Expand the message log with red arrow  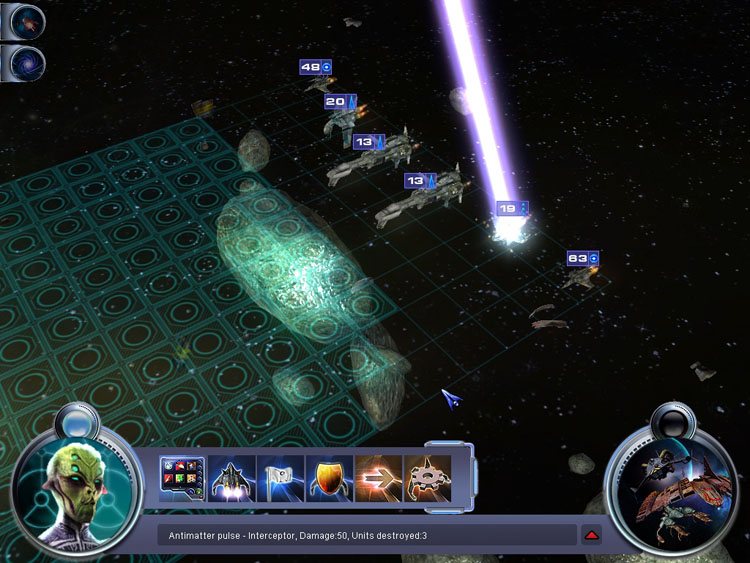[x=592, y=535]
